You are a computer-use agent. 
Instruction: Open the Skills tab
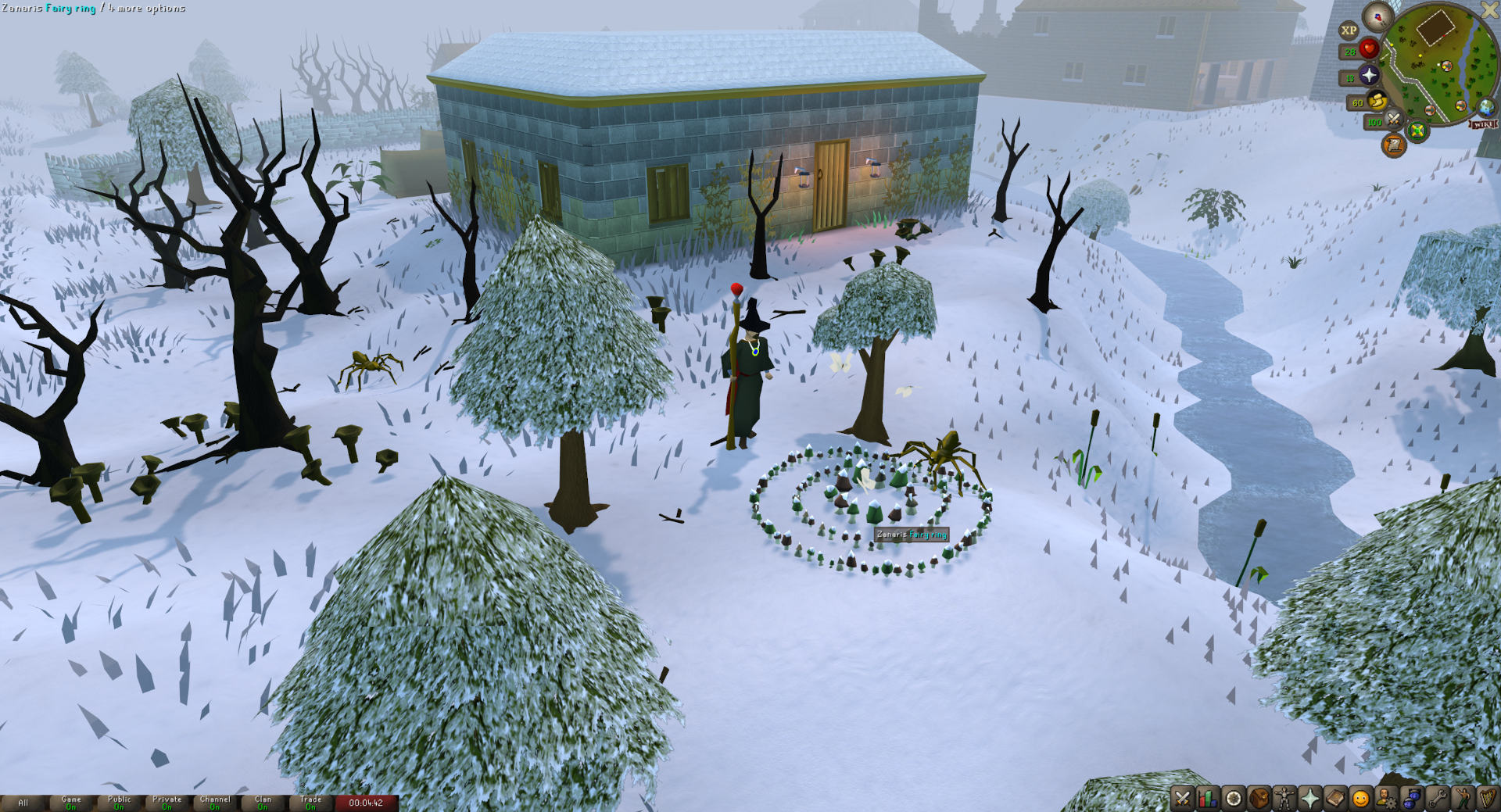[1207, 797]
